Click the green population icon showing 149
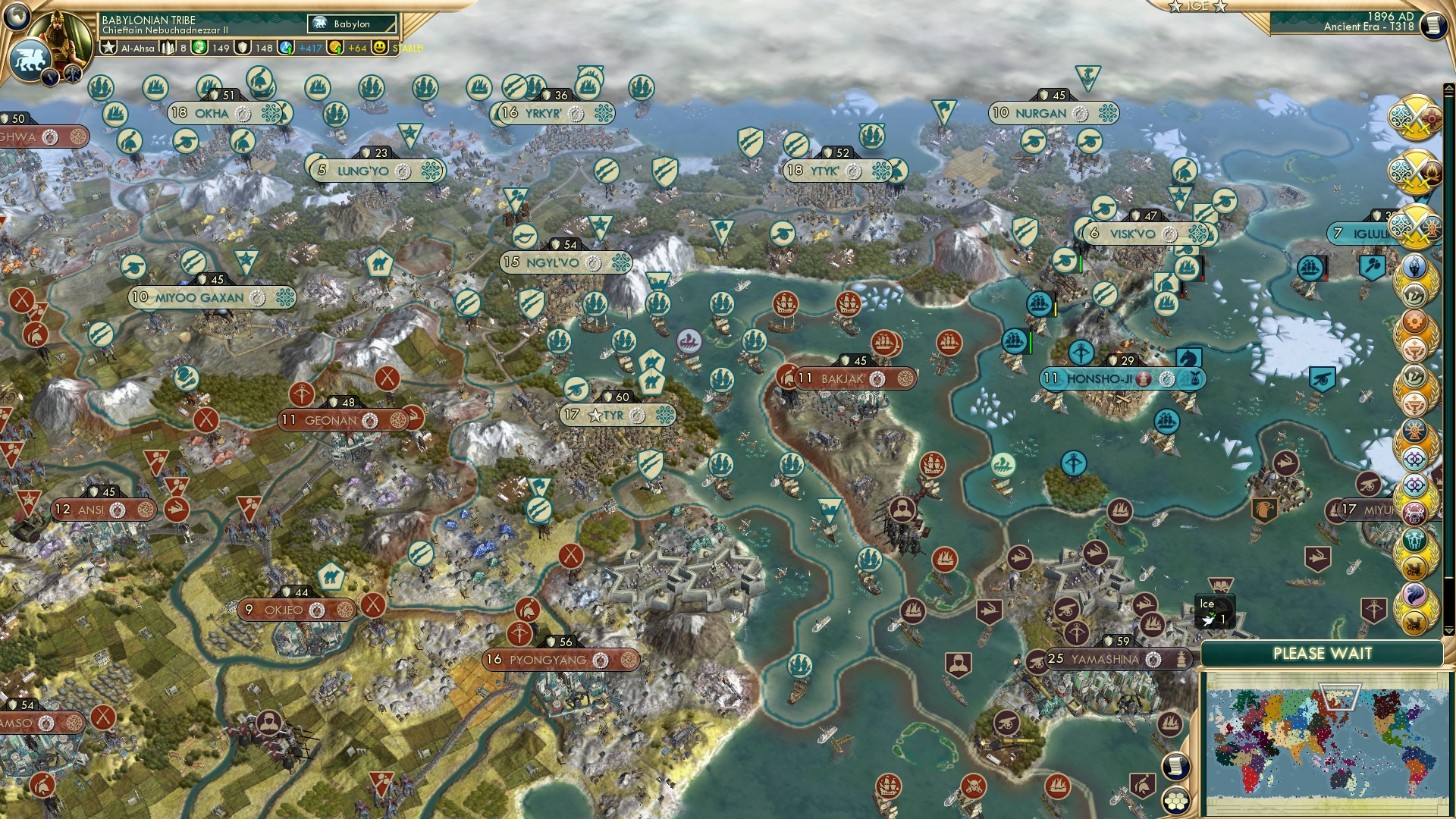 coord(200,49)
